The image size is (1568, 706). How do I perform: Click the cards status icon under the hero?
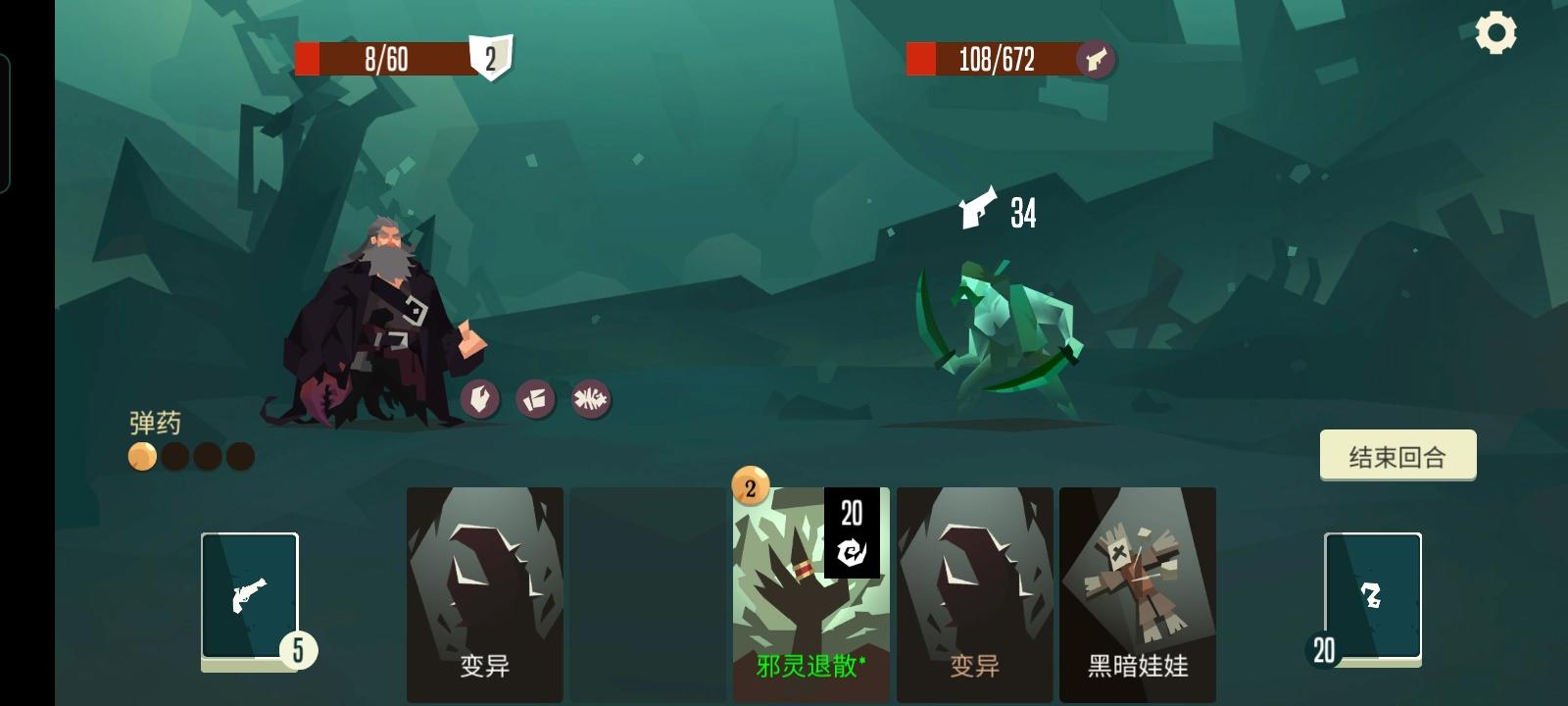point(535,399)
